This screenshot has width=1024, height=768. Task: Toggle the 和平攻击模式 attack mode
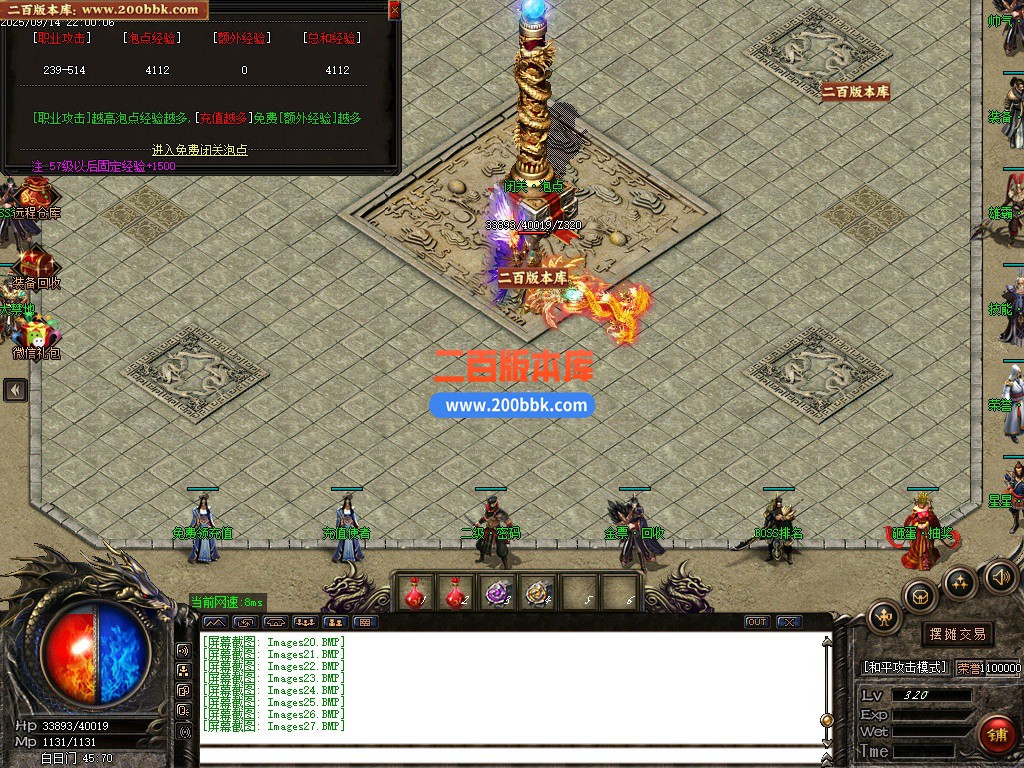pos(904,667)
